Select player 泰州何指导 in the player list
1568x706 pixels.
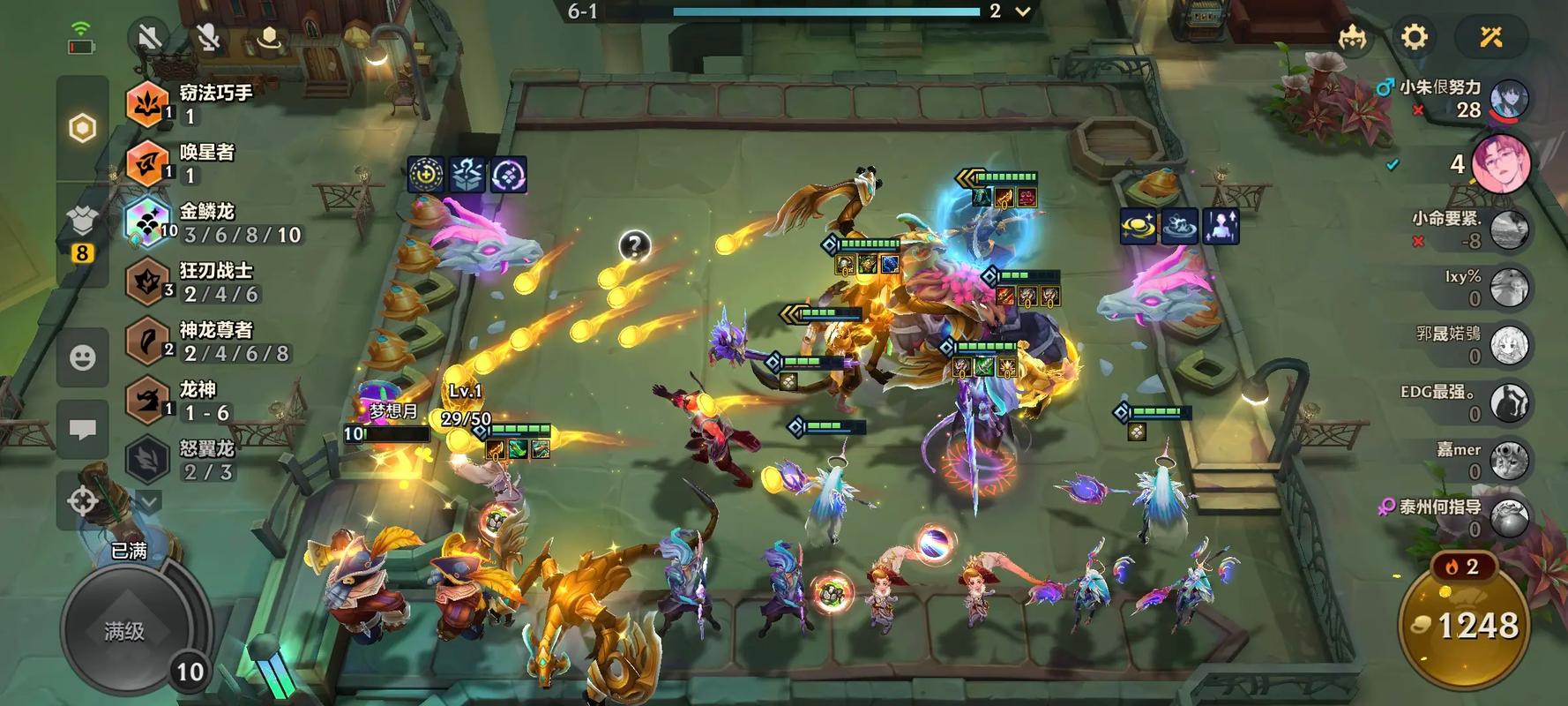1509,518
